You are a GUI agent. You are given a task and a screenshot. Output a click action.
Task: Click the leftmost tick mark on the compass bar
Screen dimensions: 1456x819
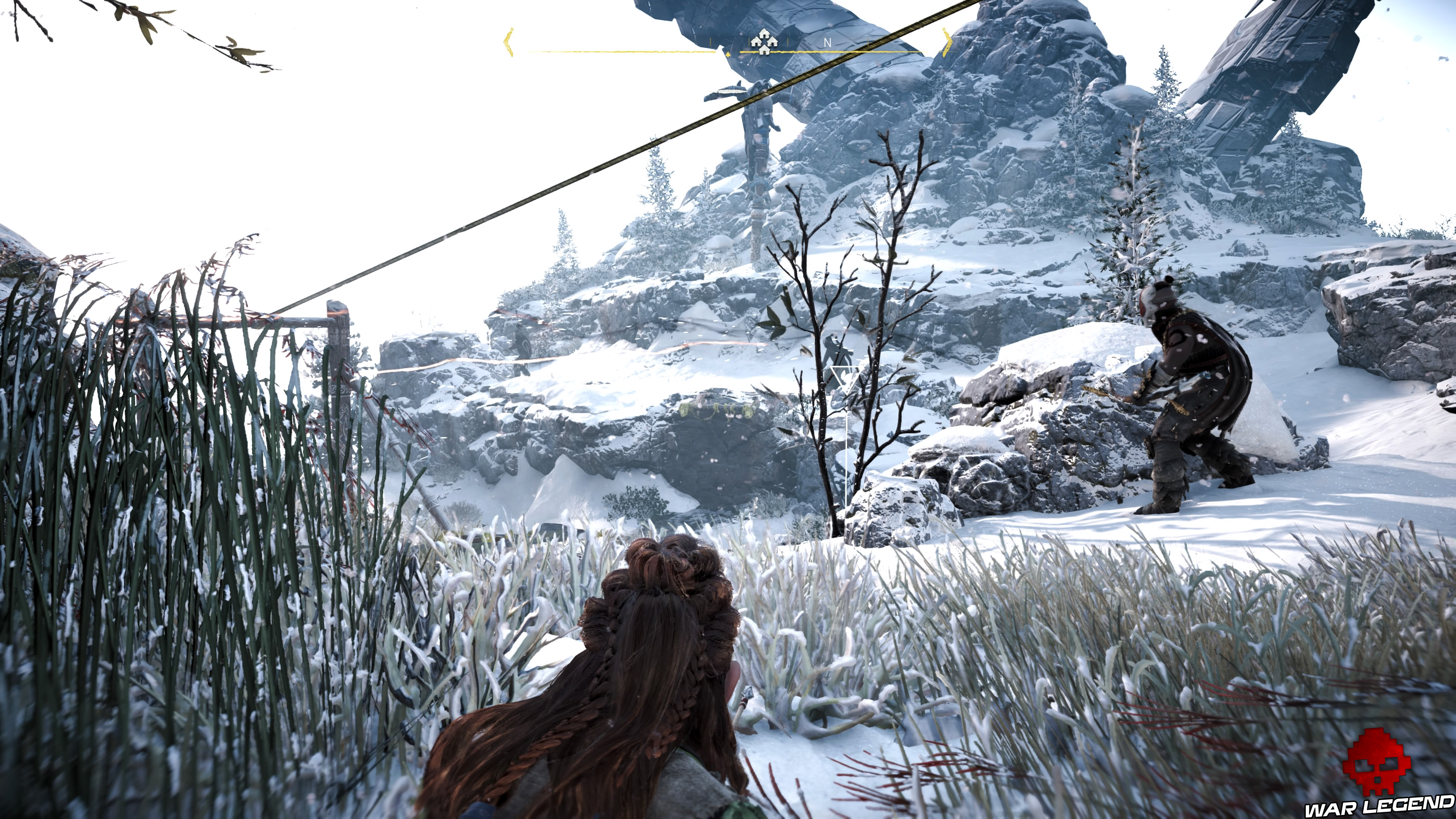point(711,42)
